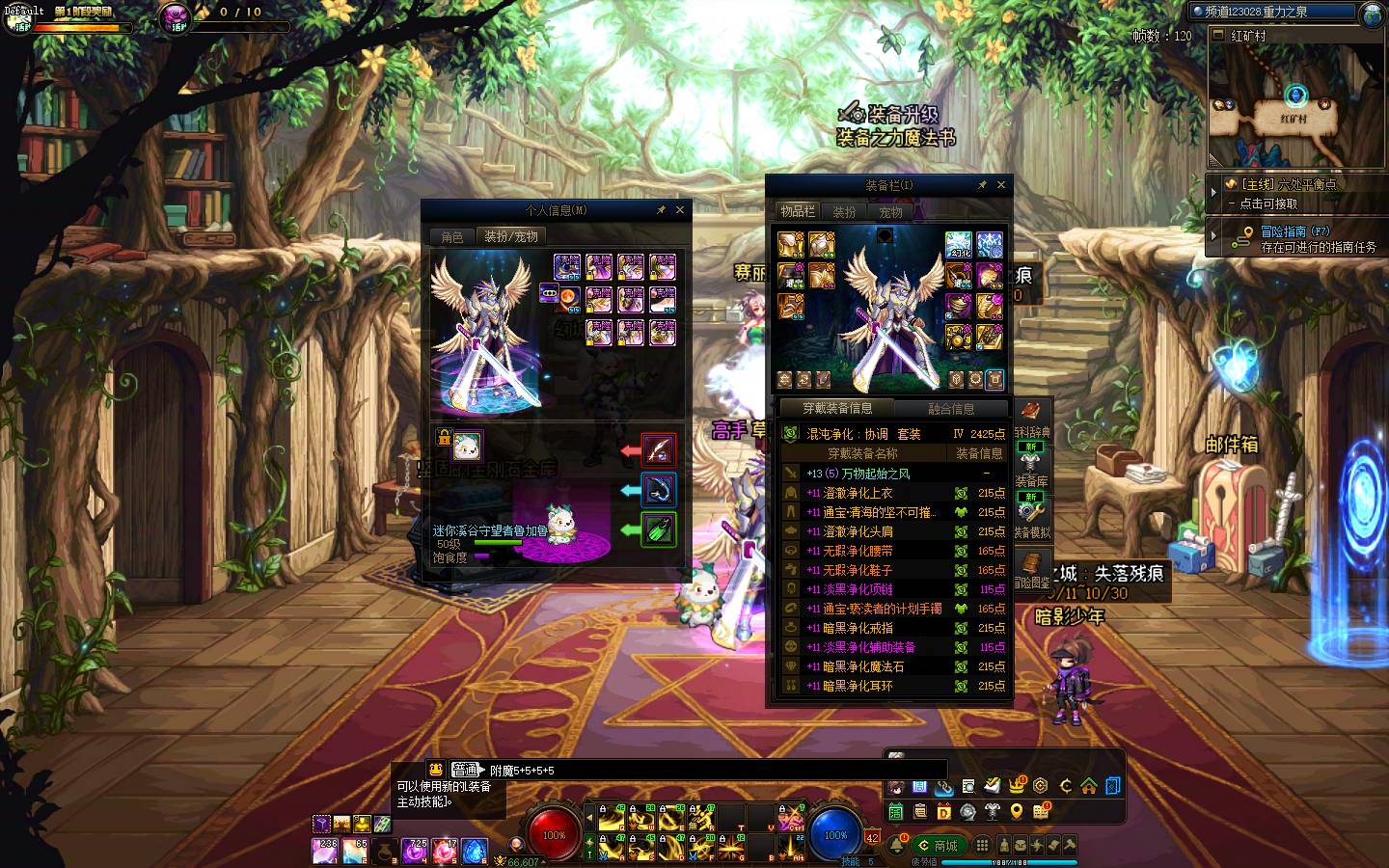Open the 装备库 equipment library button
The image size is (1389, 868).
(x=1031, y=471)
